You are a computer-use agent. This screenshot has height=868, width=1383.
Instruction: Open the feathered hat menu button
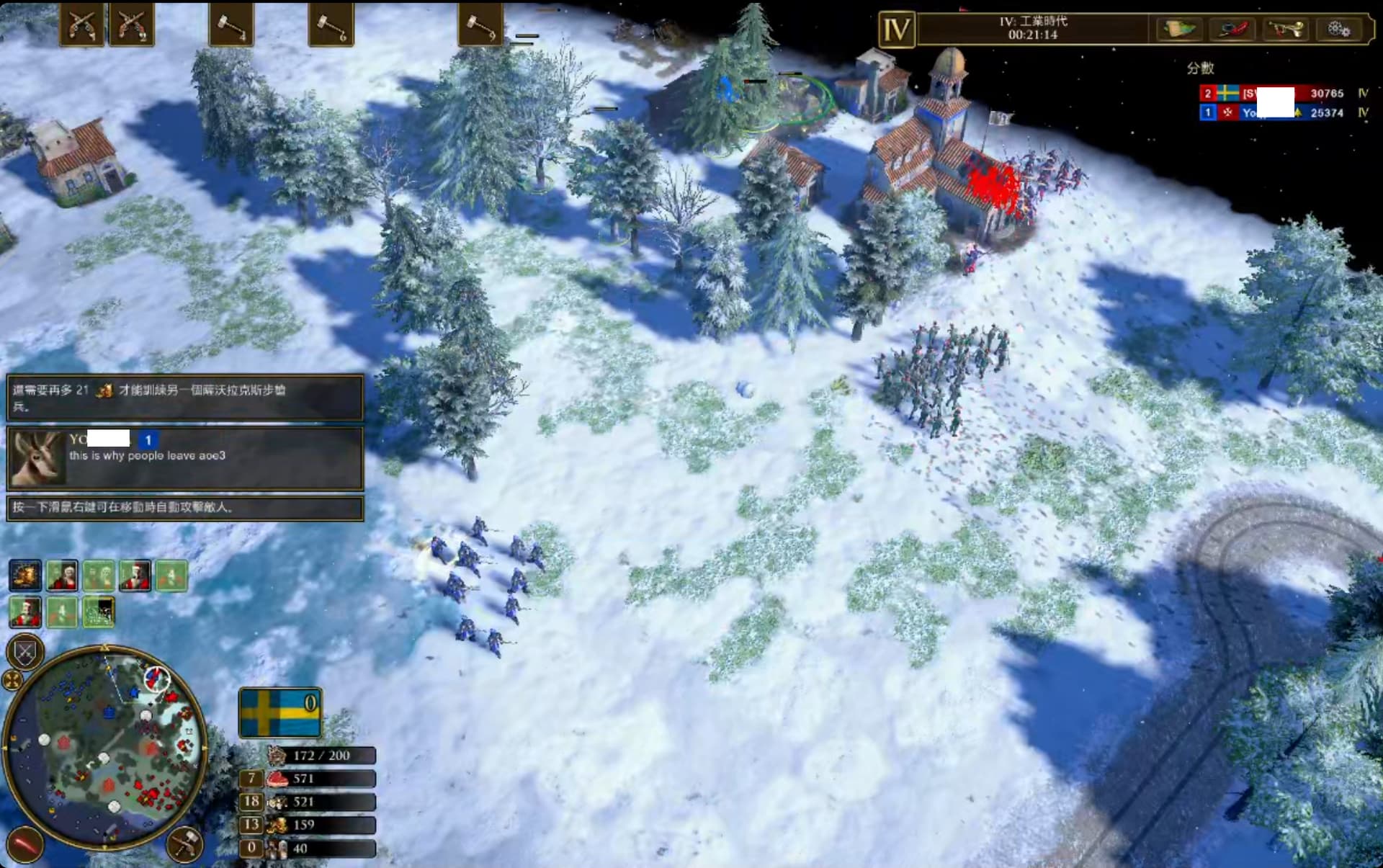(1232, 30)
